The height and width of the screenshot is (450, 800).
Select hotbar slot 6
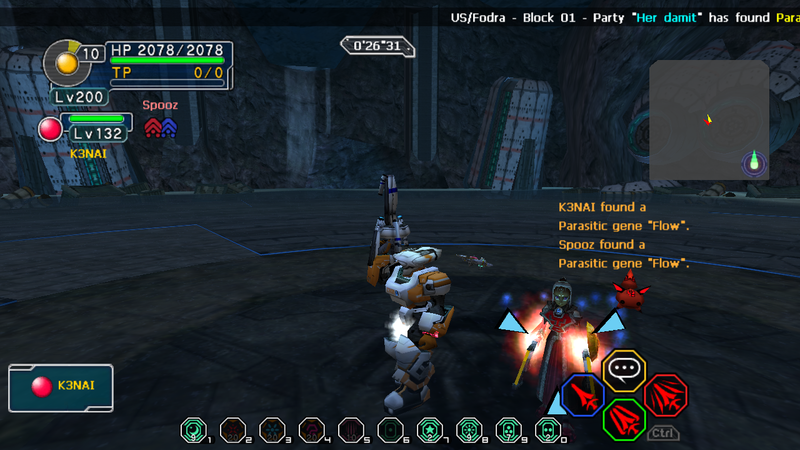point(391,430)
